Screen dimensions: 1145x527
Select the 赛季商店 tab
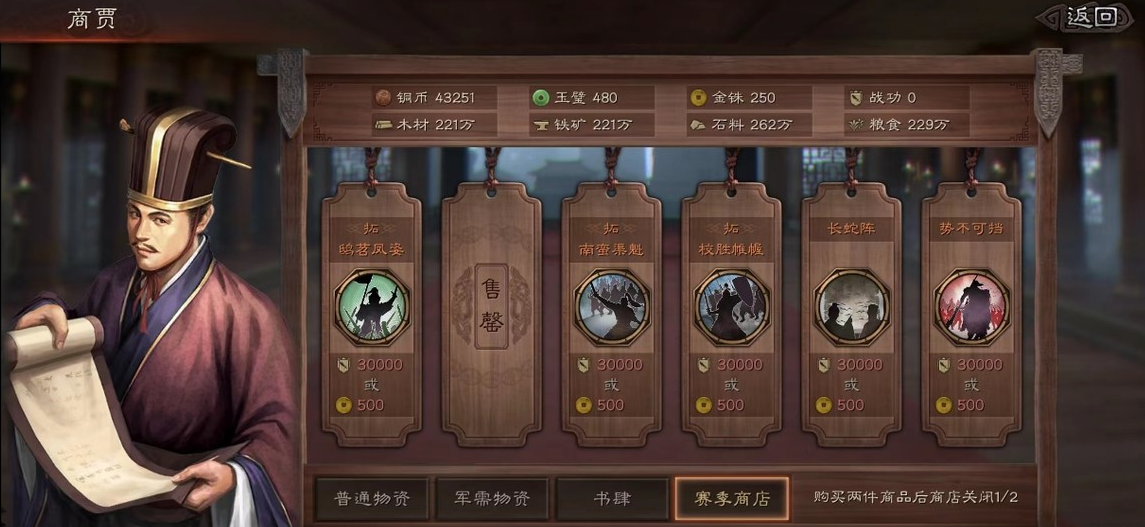732,498
